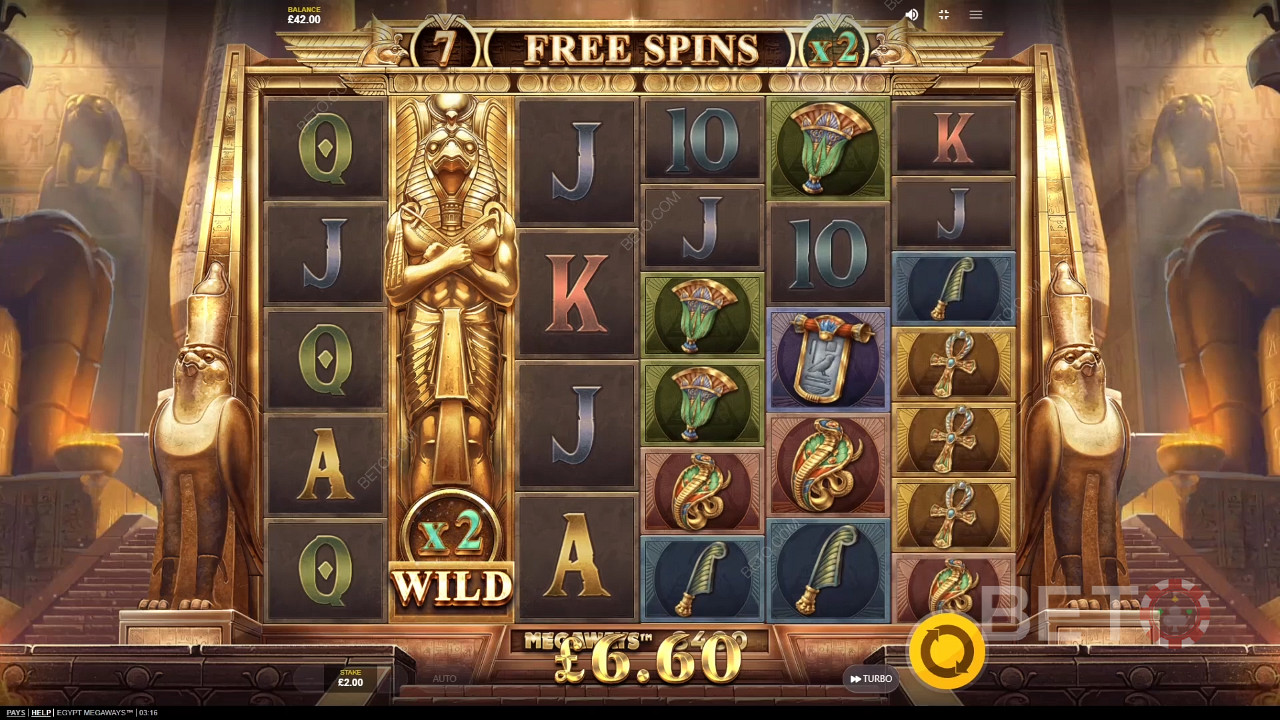Spin the reels with the yellow button
Image resolution: width=1280 pixels, height=720 pixels.
point(946,651)
